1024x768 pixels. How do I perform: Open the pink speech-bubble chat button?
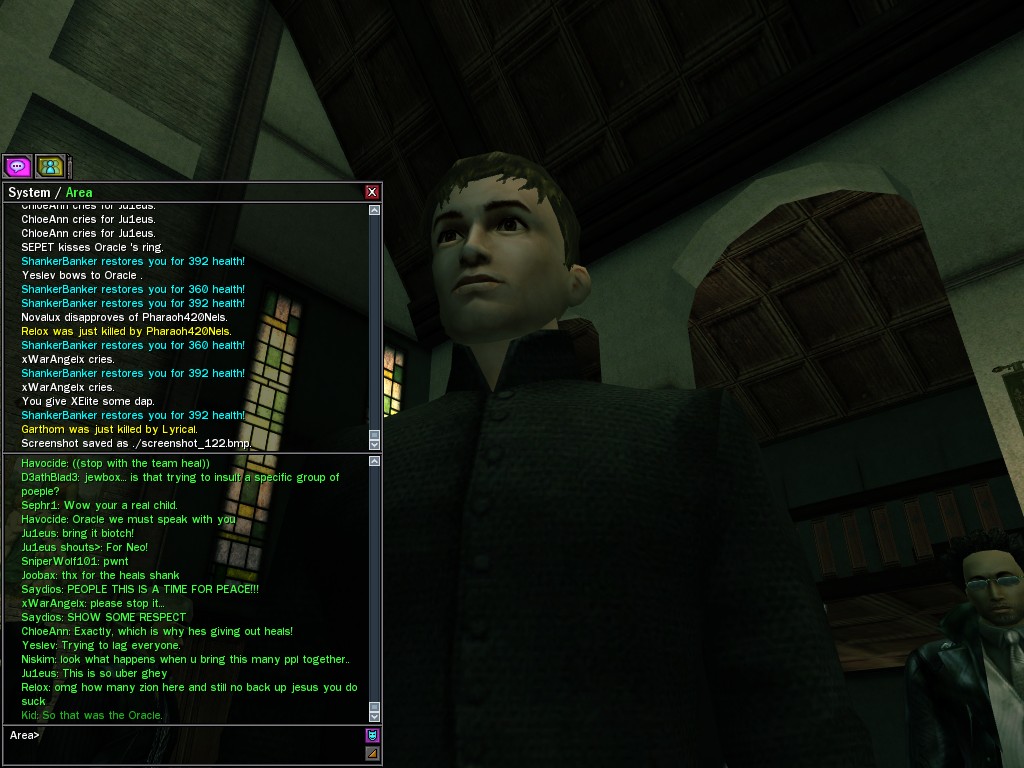pos(17,166)
